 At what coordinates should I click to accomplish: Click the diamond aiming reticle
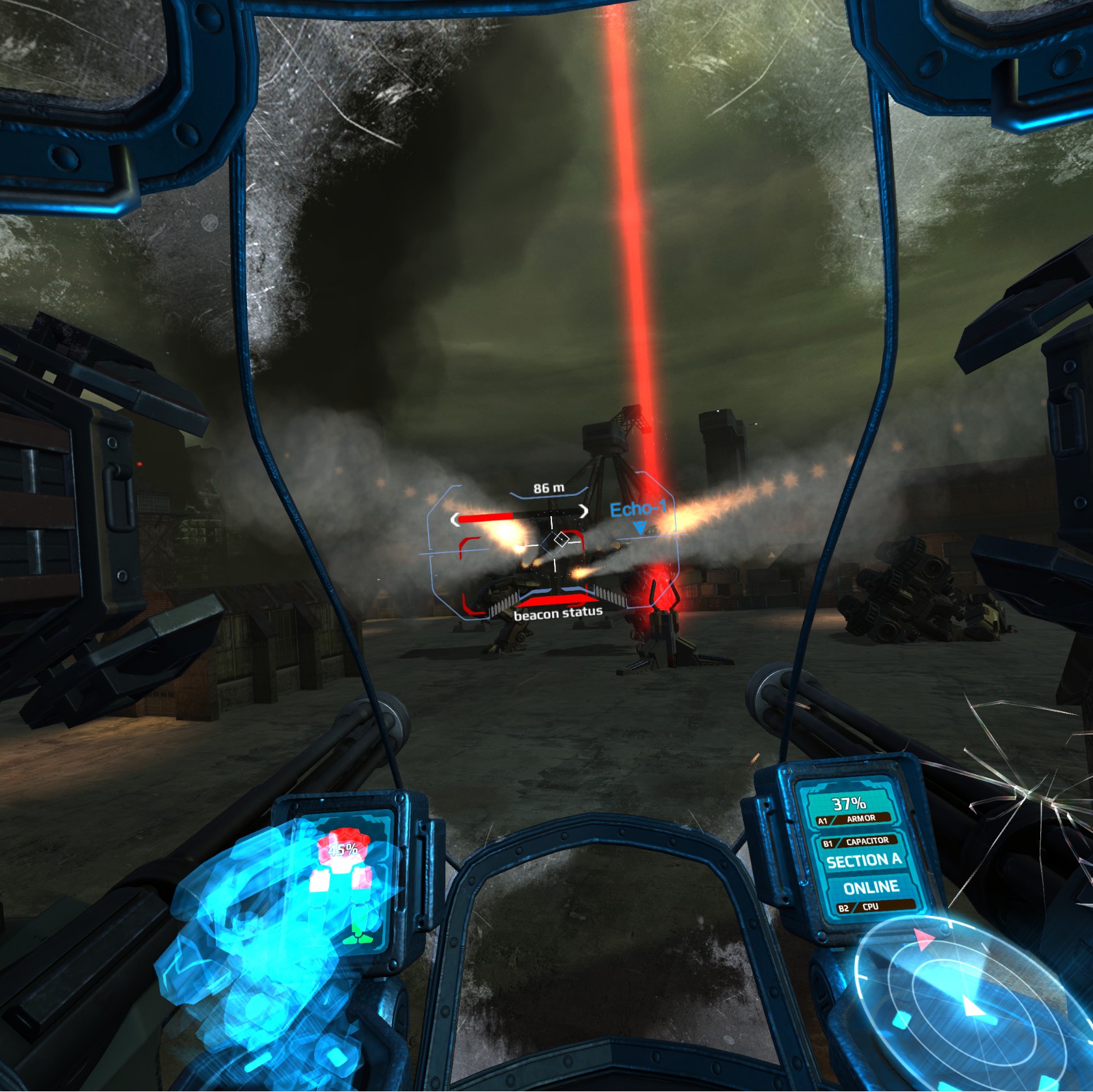click(562, 539)
